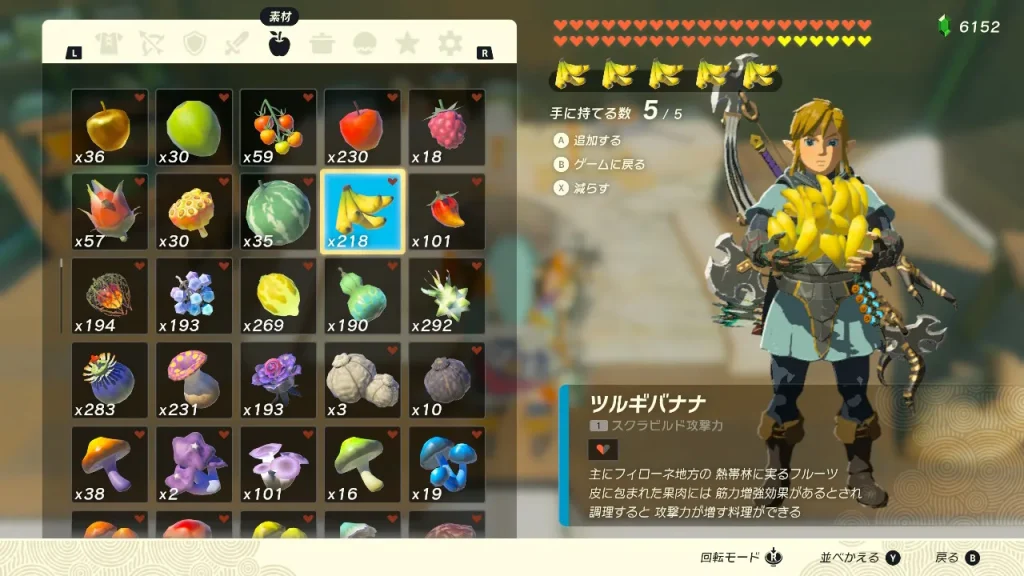The height and width of the screenshot is (576, 1024).
Task: Select the green mushroom slot with x16
Action: 362,464
